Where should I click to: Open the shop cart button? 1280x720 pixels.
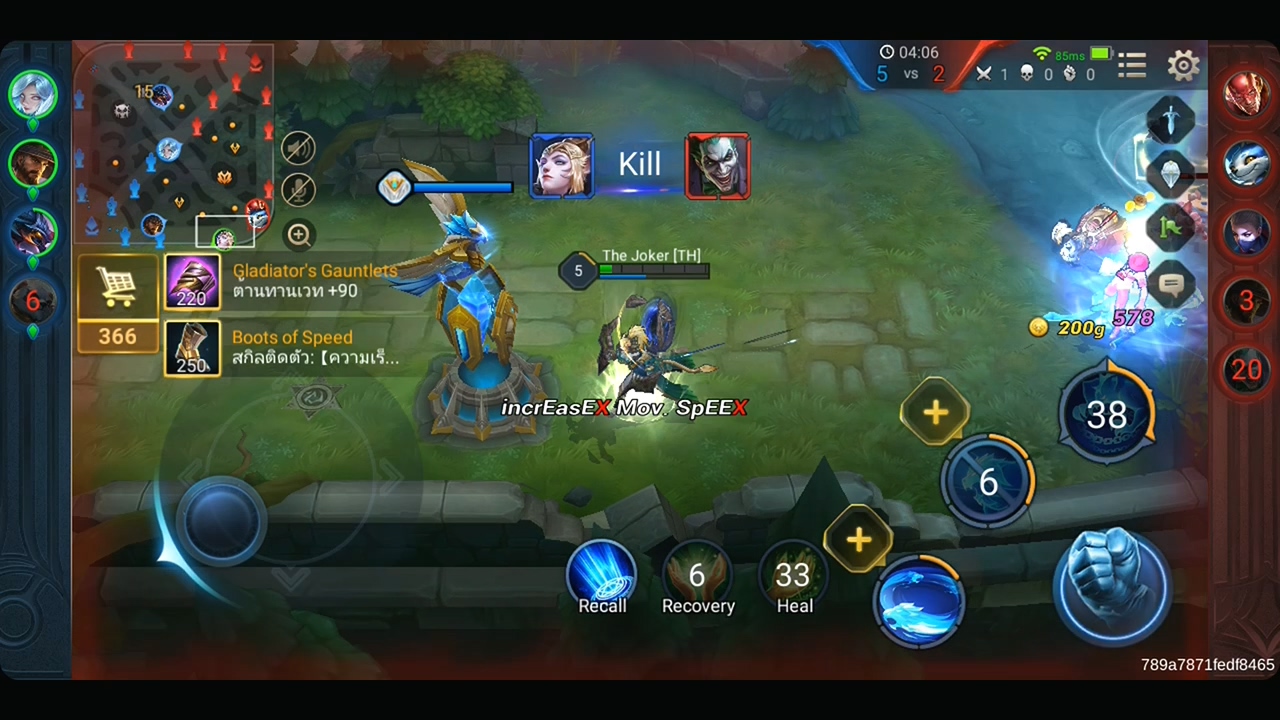[x=117, y=289]
